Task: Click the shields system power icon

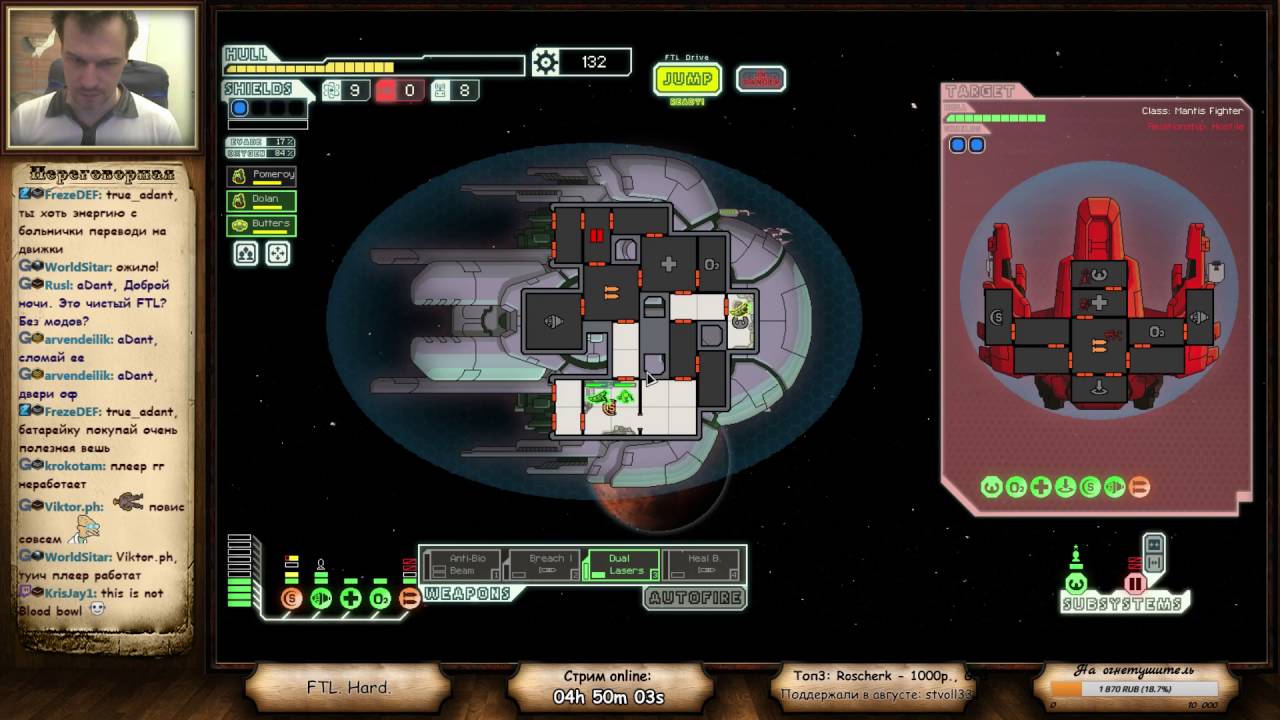Action: [x=291, y=599]
